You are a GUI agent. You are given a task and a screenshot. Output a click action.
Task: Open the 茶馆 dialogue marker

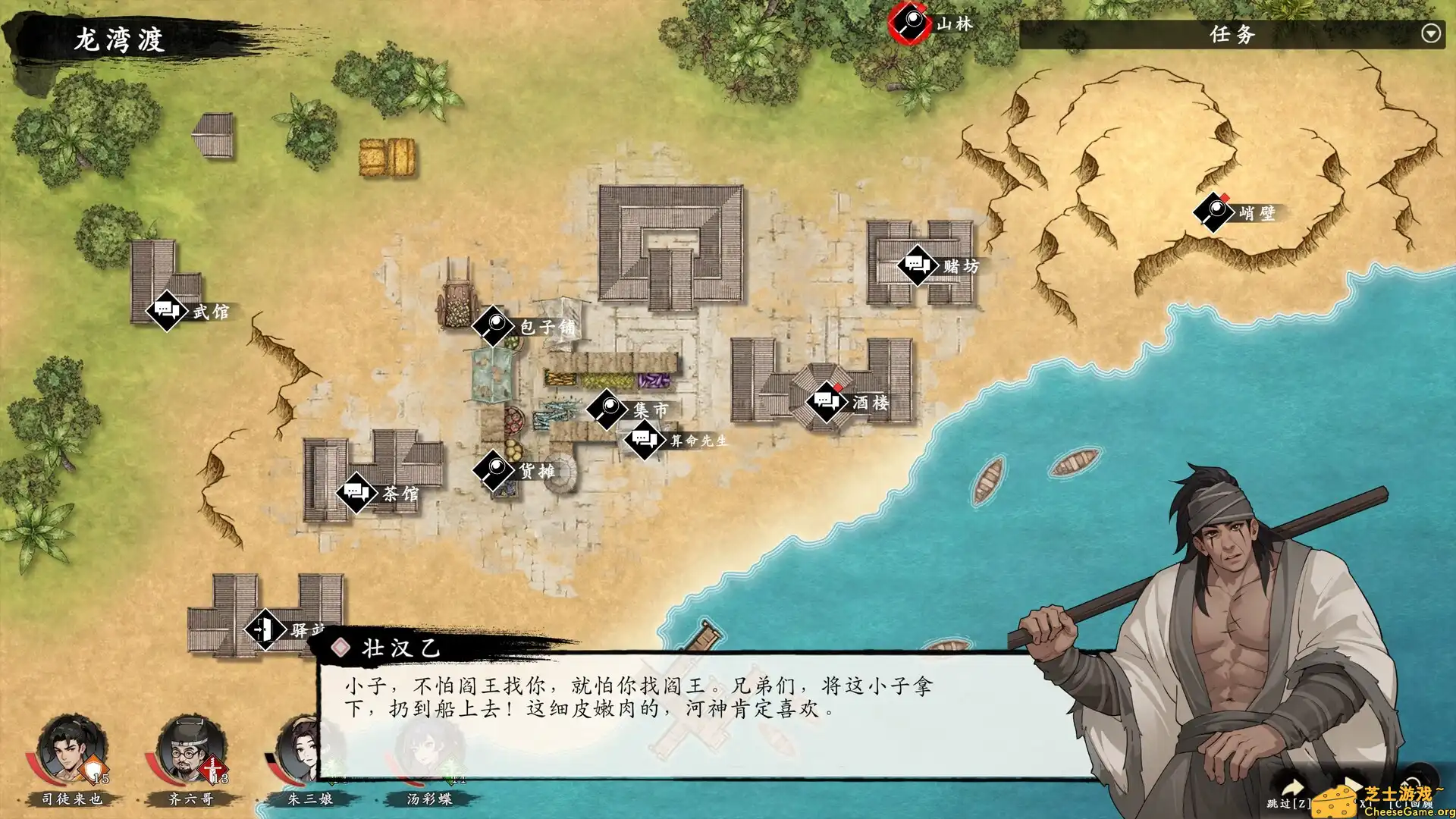point(357,494)
